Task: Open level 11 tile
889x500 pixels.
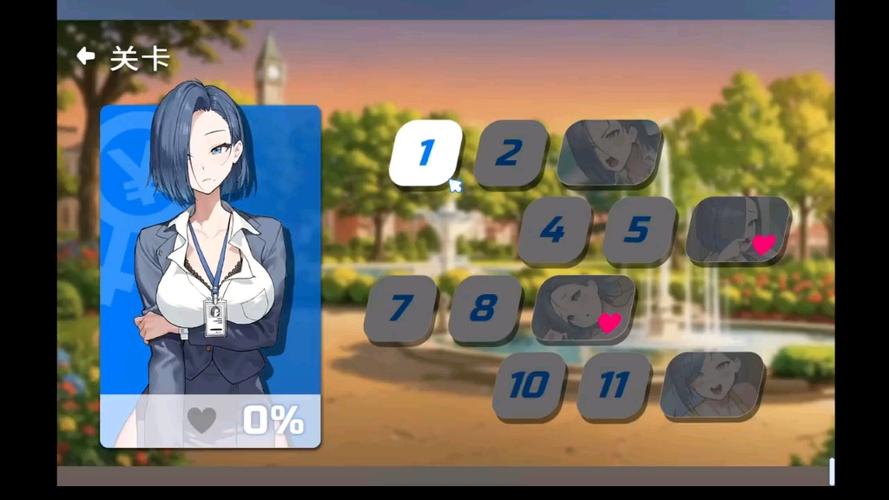Action: click(613, 385)
